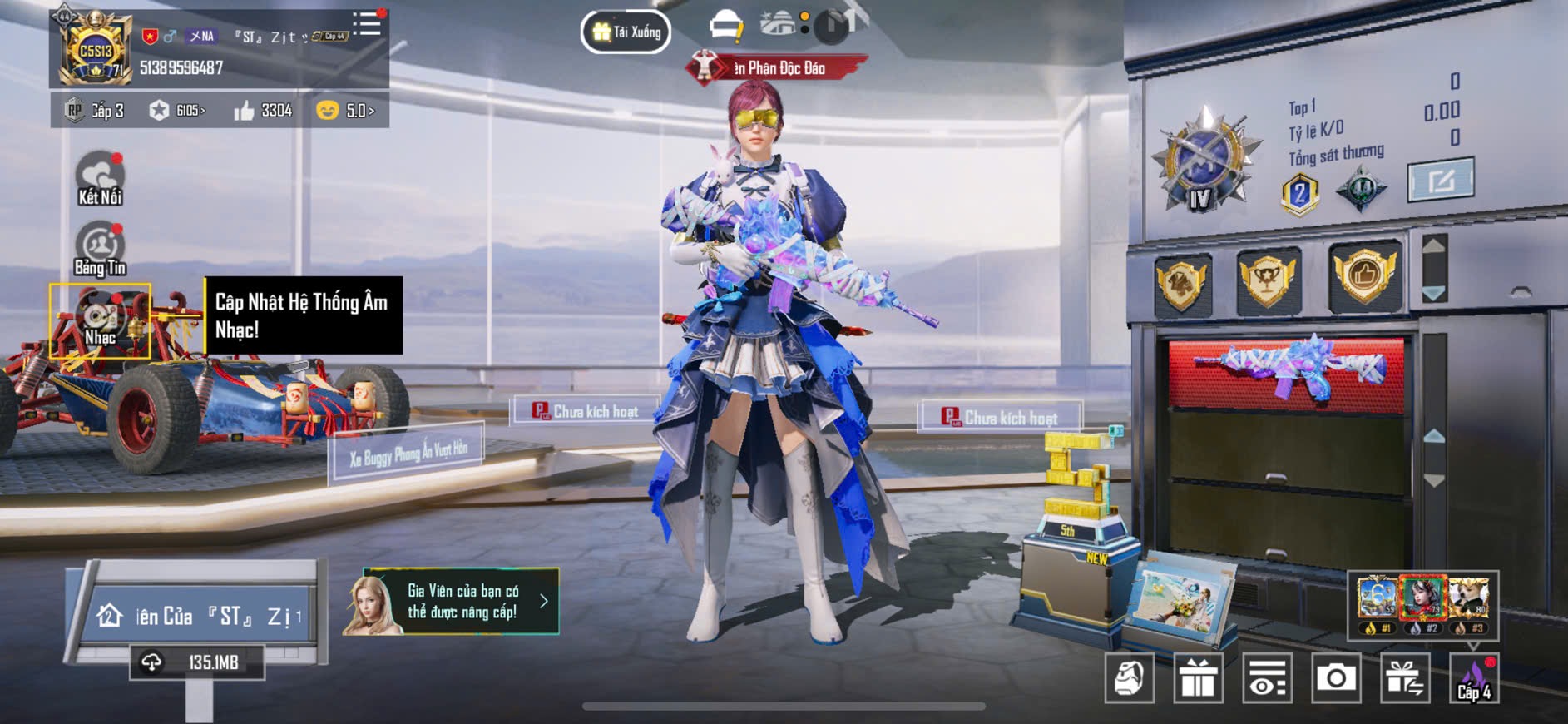Screen dimensions: 1568x724
Task: Open the gift exchange icon with arrows
Action: [x=1405, y=678]
